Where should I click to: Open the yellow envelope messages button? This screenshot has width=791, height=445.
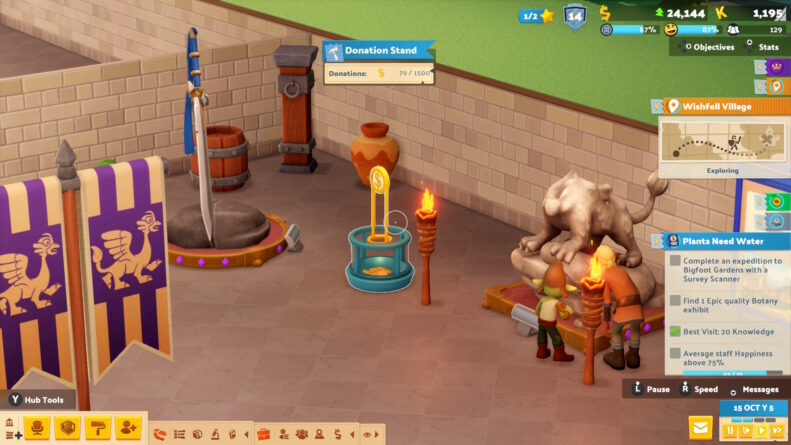[700, 428]
